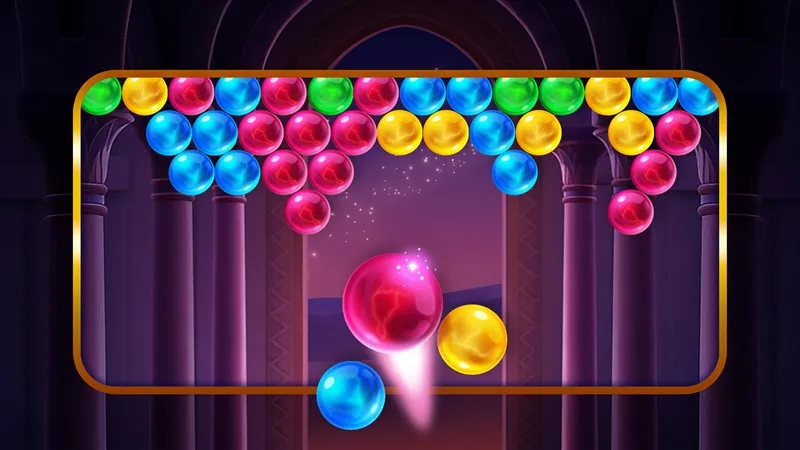Viewport: 800px width, 450px height.
Task: Aim at the lowest pink bubble of the left cluster
Action: 308,212
